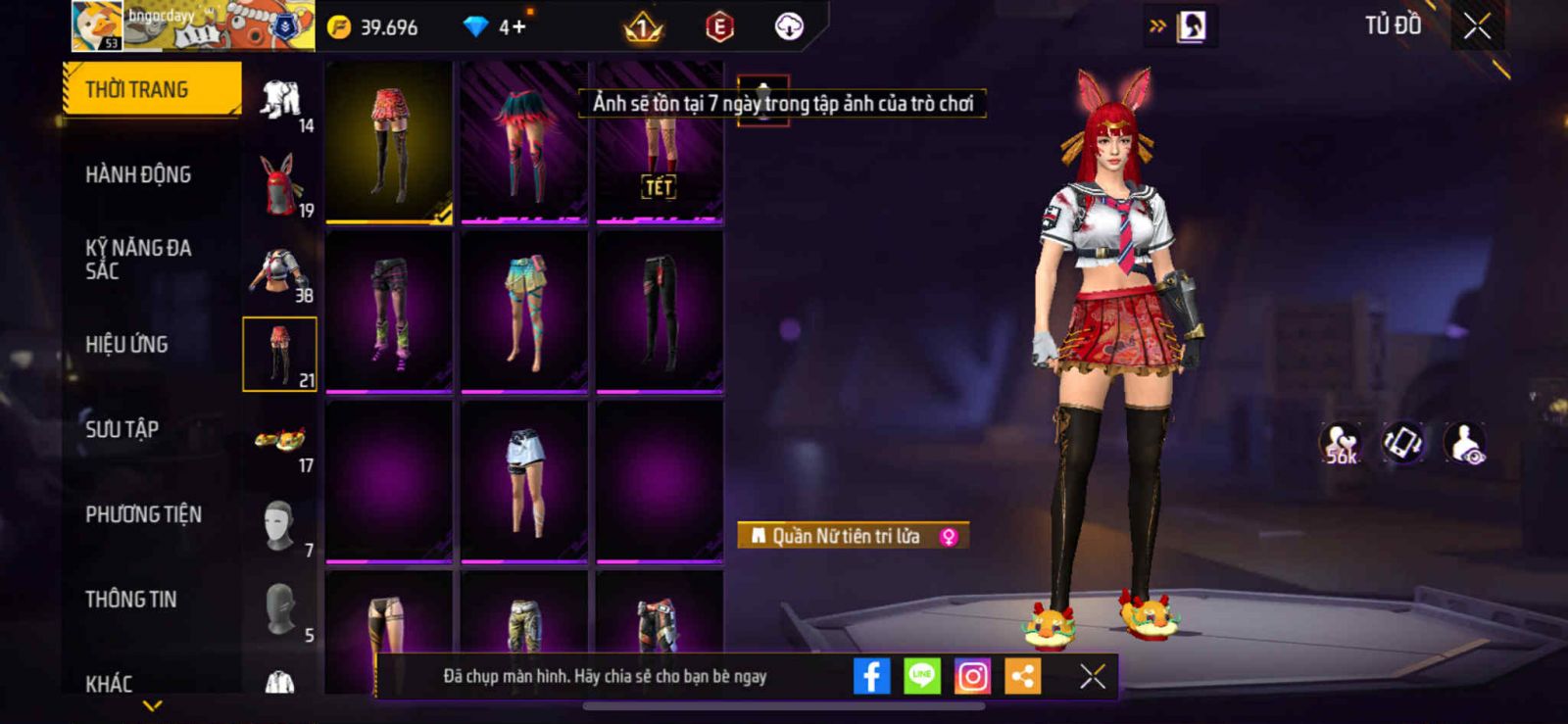Select the red skirt with black stockings item
This screenshot has height=724, width=1568.
[389, 142]
